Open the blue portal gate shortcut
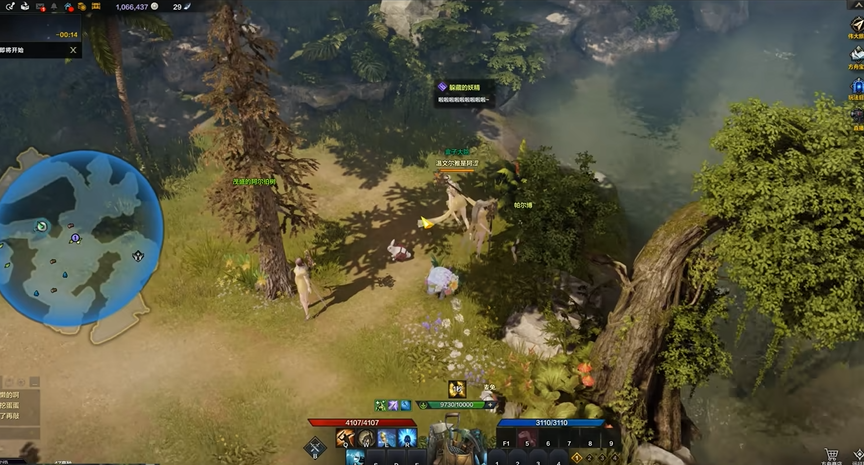864x465 pixels. (857, 88)
